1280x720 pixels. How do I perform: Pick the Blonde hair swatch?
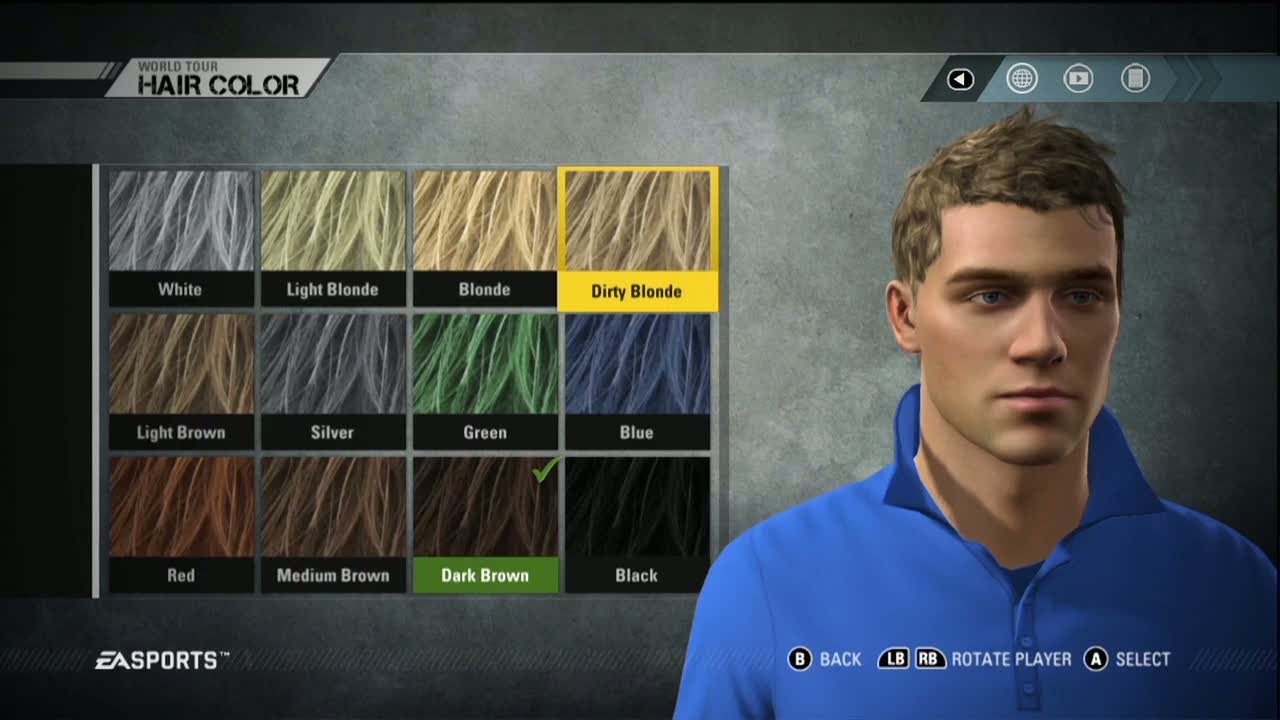tap(485, 237)
